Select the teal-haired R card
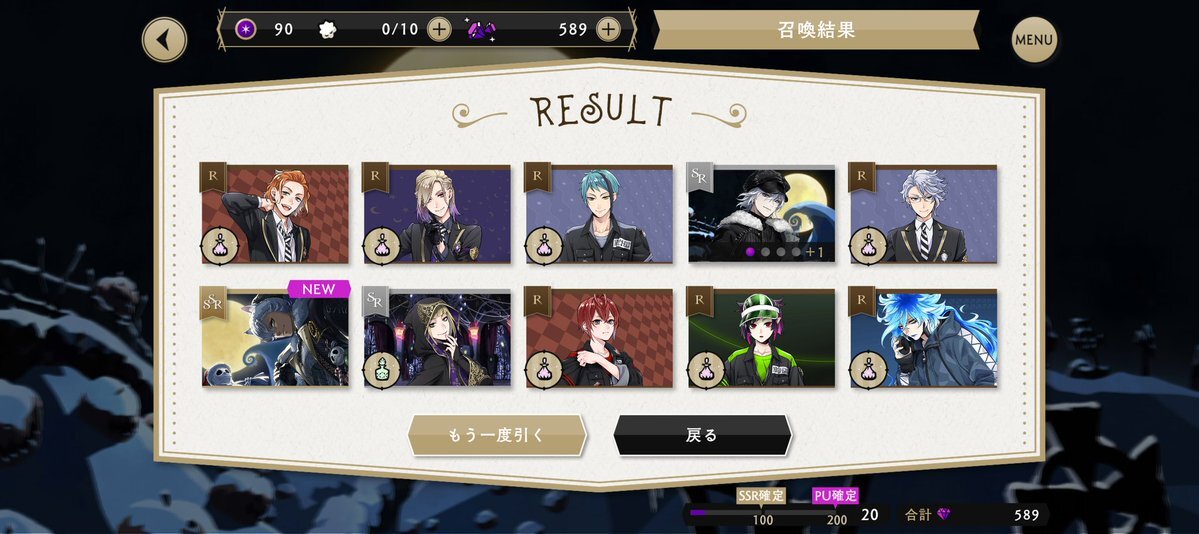 tap(599, 214)
